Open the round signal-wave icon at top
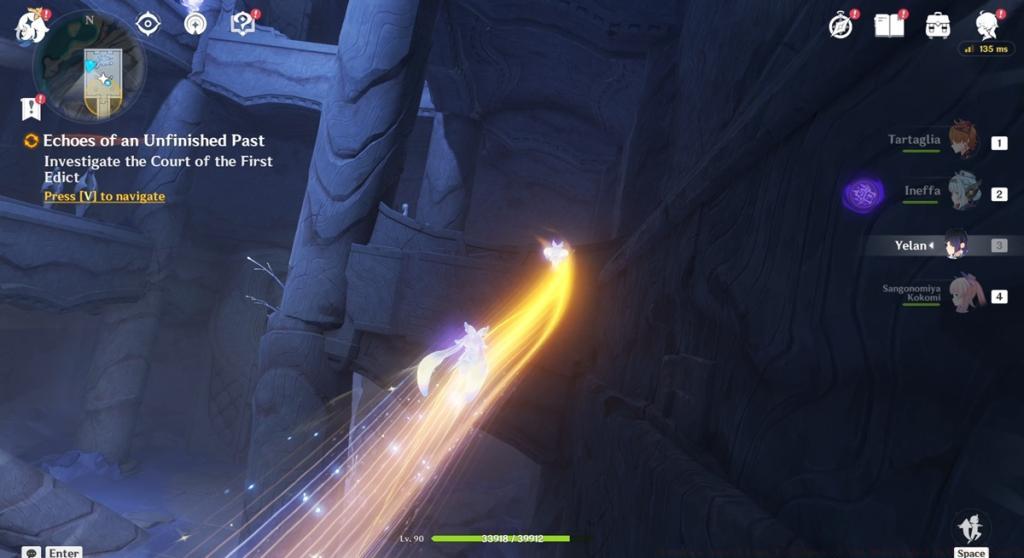 coord(195,23)
